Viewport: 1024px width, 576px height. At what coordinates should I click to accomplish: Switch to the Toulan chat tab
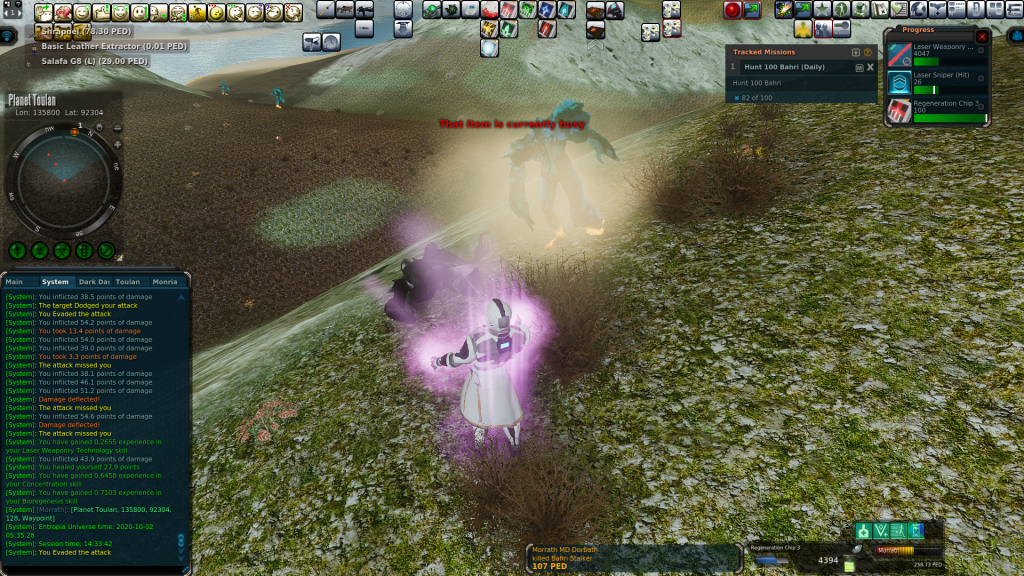pyautogui.click(x=128, y=282)
